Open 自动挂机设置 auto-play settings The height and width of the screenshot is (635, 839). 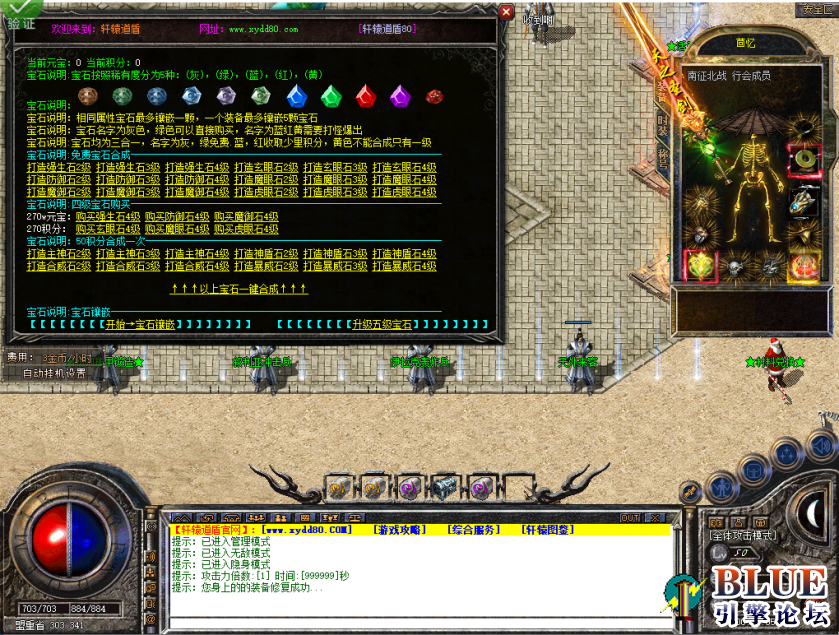point(54,373)
